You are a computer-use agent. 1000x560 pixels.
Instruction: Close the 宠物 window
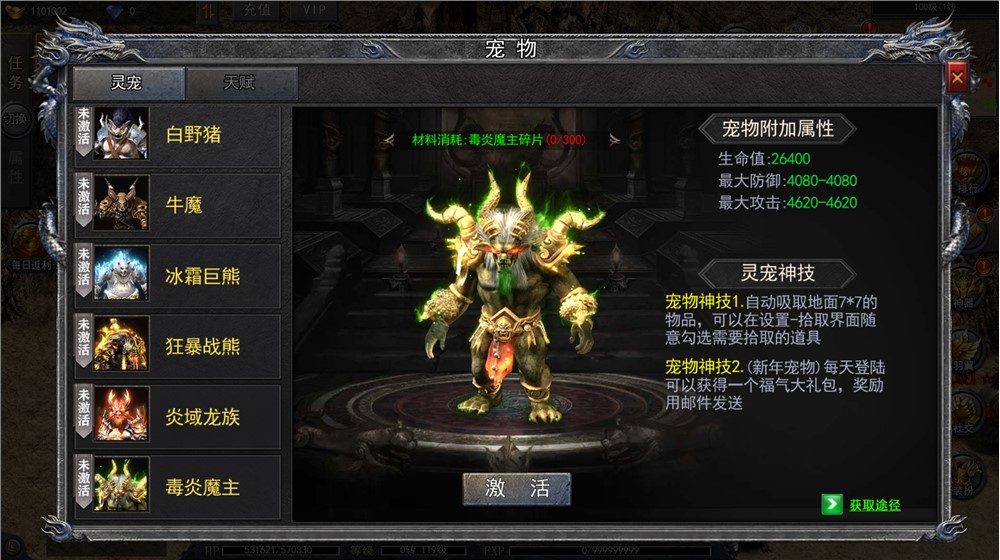click(x=957, y=77)
